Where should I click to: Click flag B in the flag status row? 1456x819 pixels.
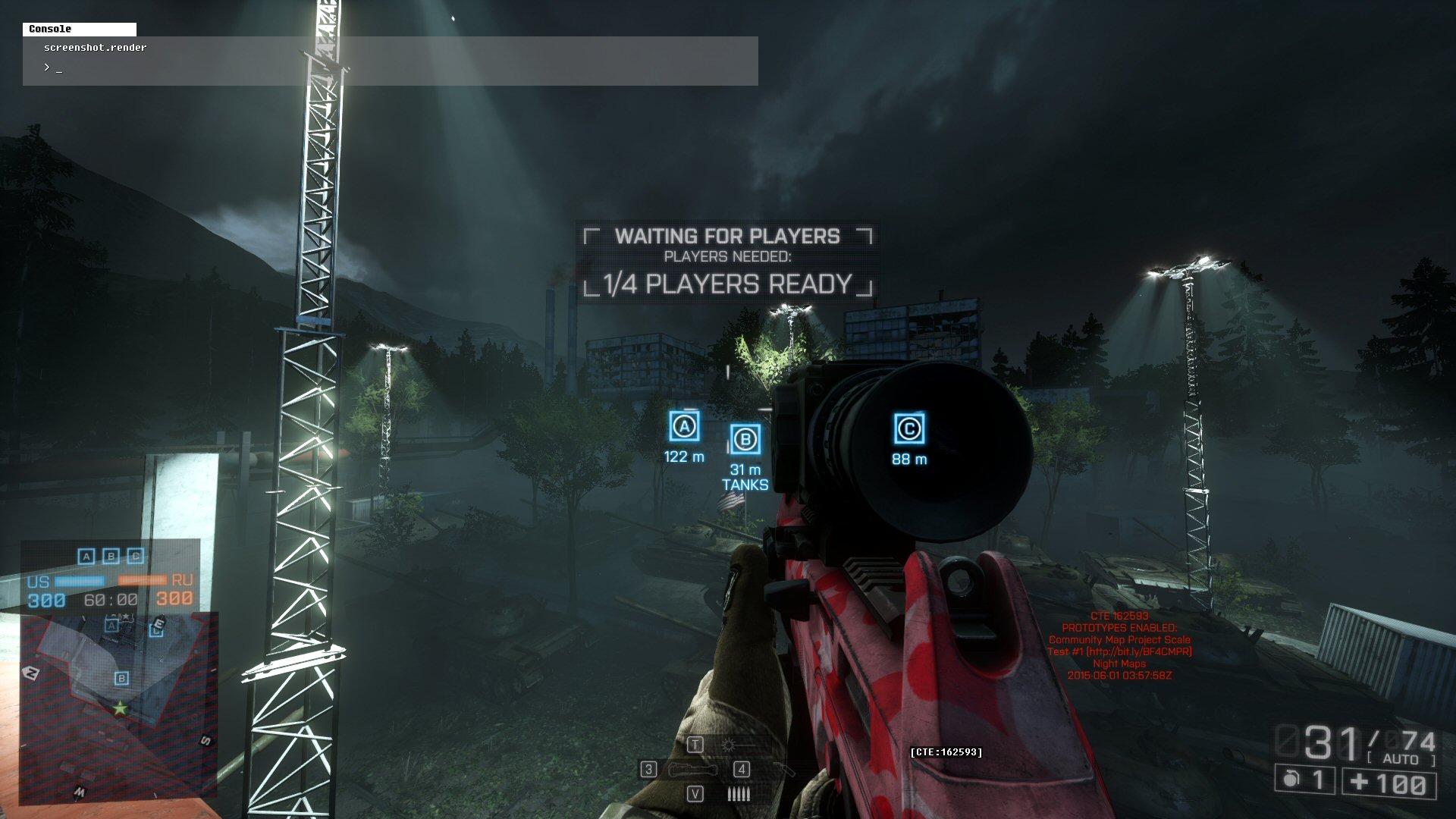click(111, 557)
